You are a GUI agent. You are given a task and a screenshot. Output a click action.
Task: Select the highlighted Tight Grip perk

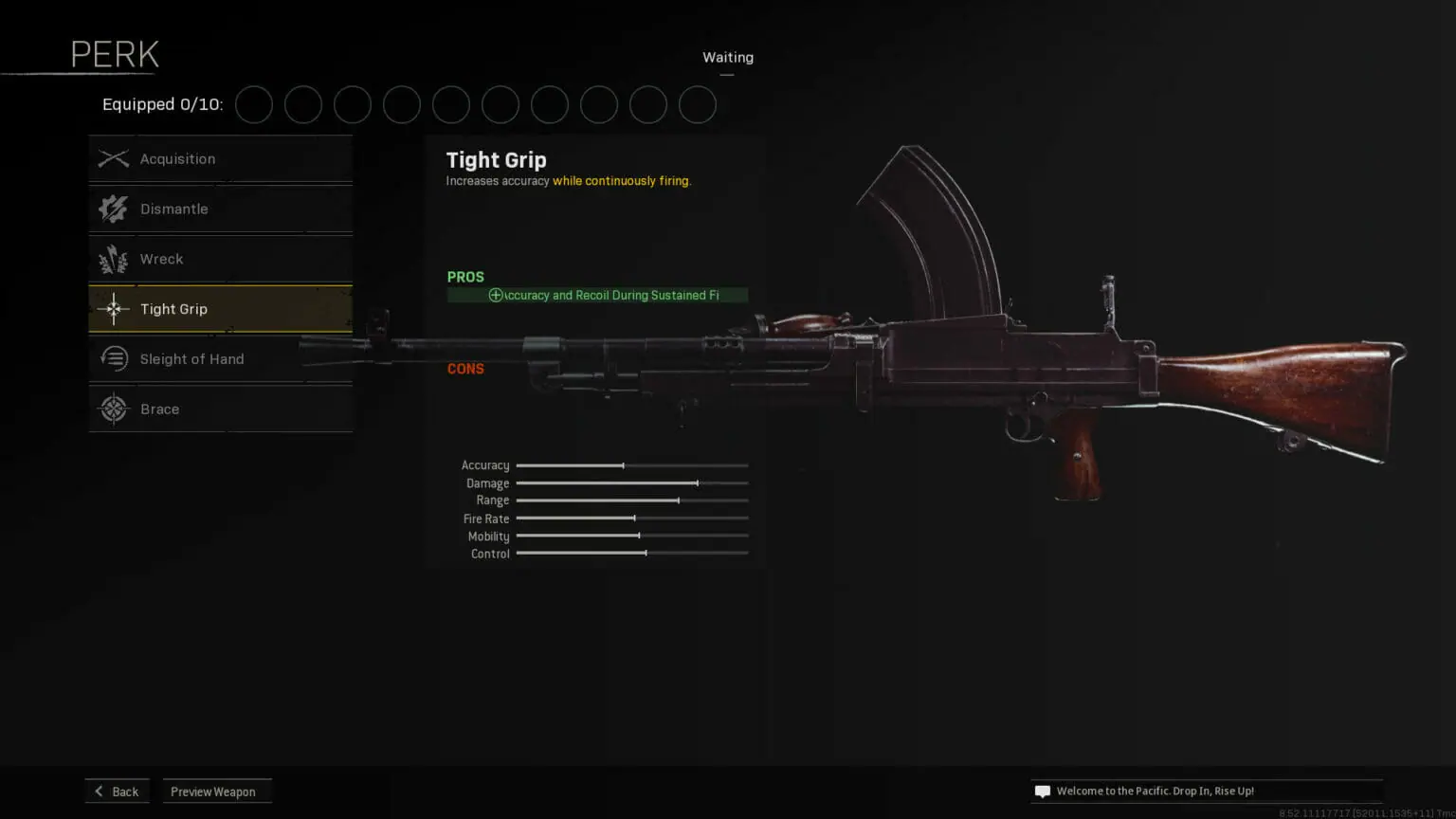(221, 309)
